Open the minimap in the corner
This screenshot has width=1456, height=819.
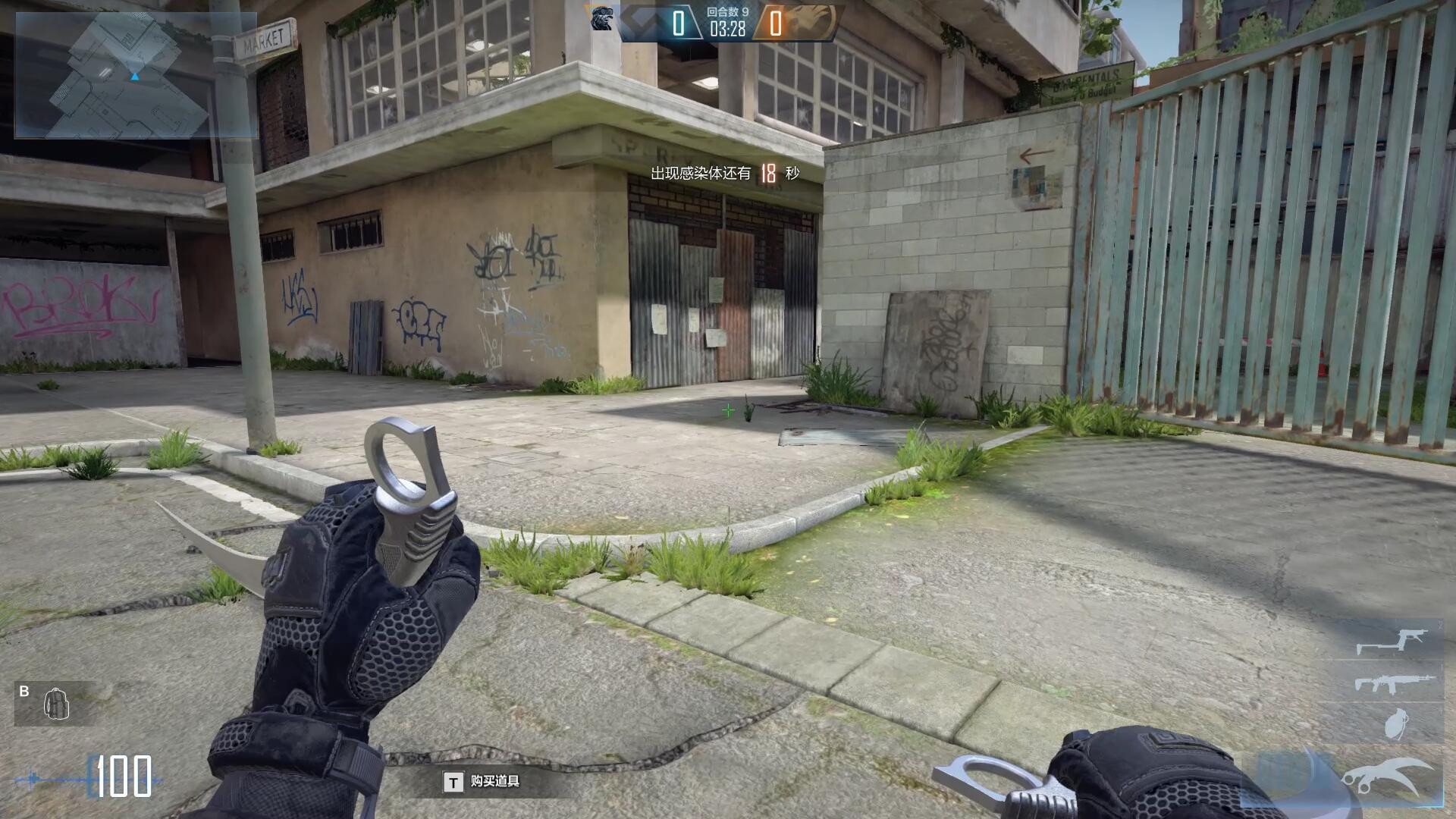click(x=135, y=75)
